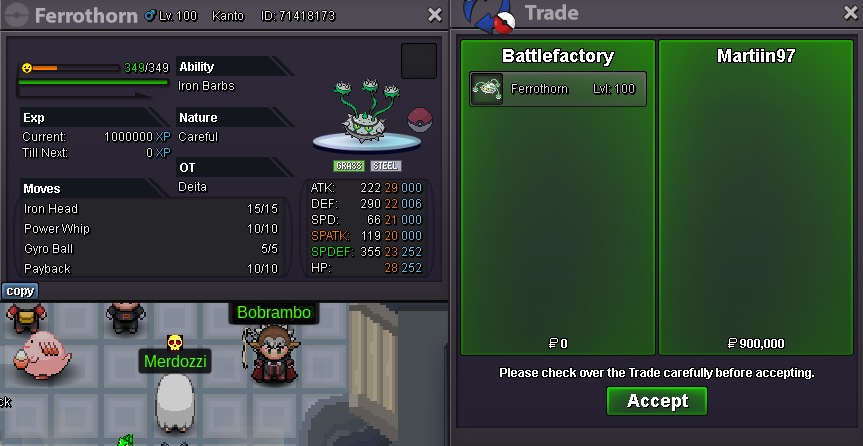The image size is (863, 446).
Task: Select Ferrothorn in Battlefactory's trade offer
Action: pyautogui.click(x=558, y=89)
